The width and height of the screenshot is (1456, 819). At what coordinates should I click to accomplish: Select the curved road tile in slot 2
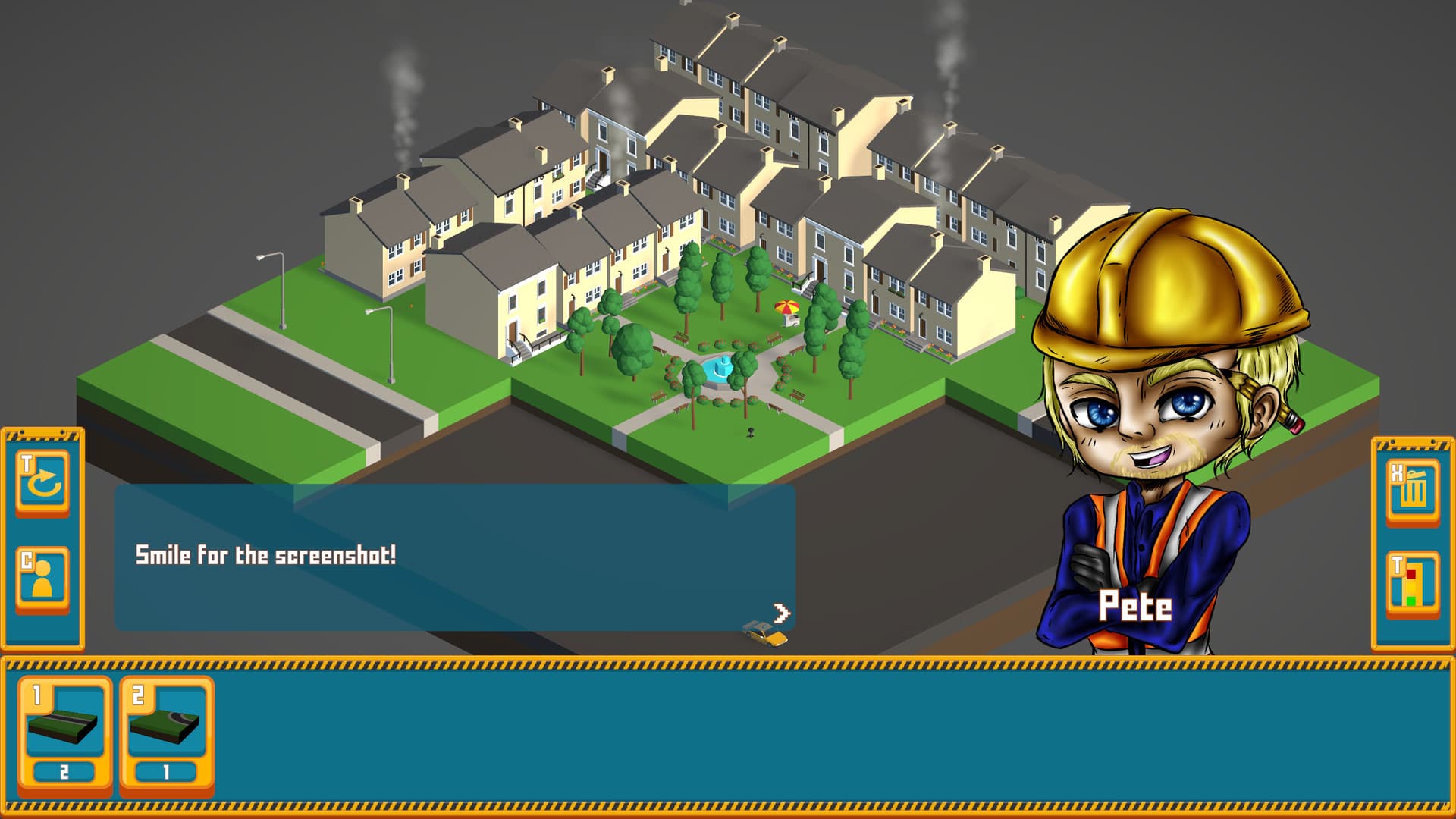click(x=165, y=726)
